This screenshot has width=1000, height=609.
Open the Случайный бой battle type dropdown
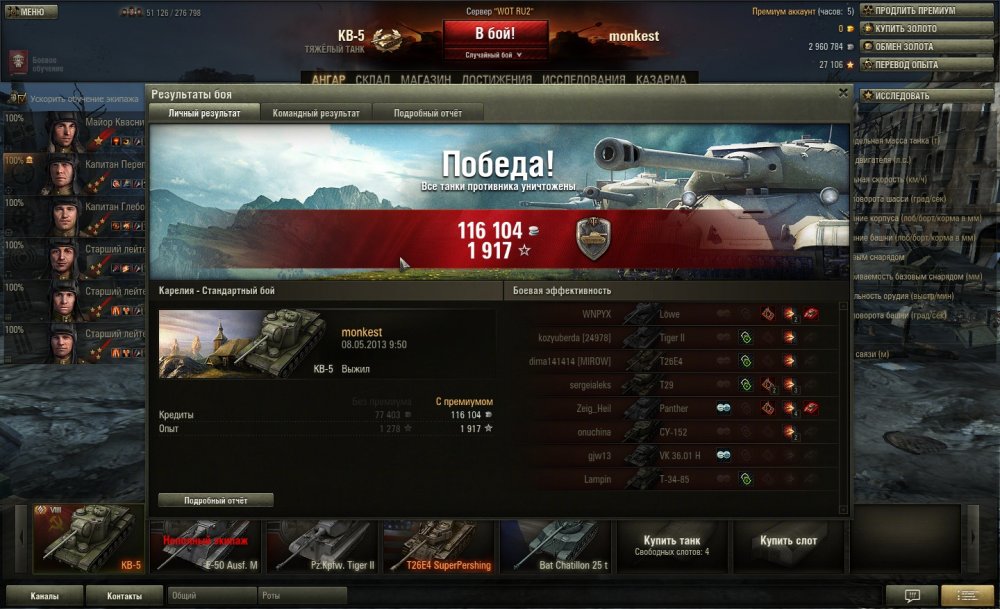tap(495, 55)
